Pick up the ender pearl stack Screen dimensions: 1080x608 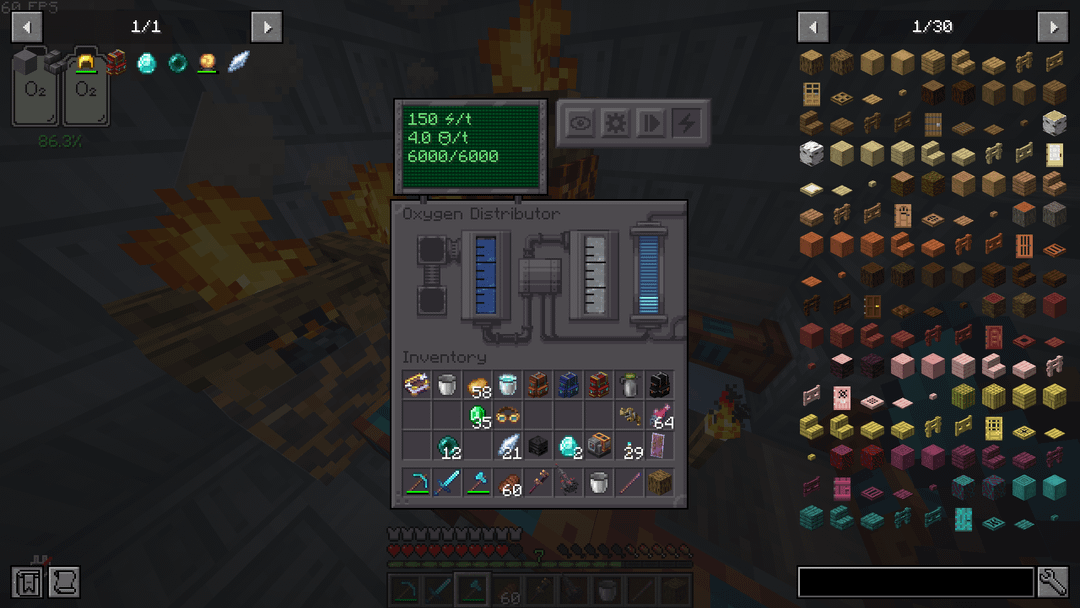(448, 446)
